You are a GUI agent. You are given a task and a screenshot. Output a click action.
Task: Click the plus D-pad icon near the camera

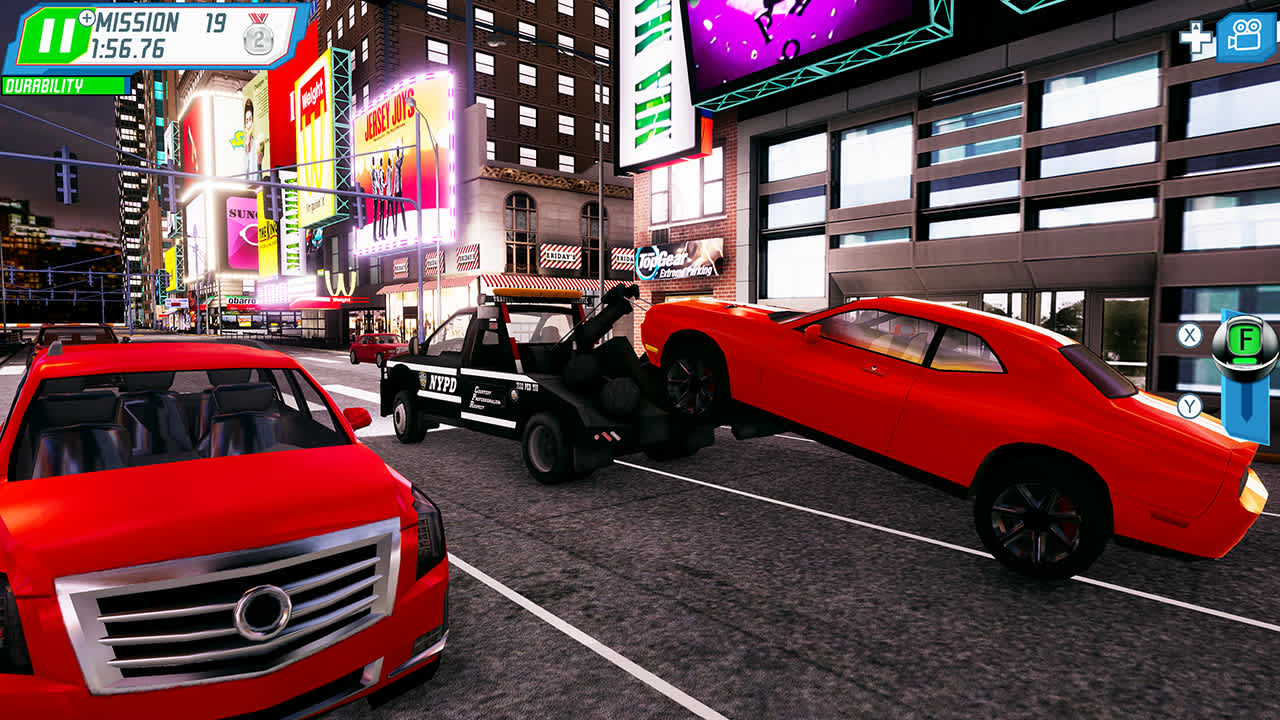[x=1196, y=37]
